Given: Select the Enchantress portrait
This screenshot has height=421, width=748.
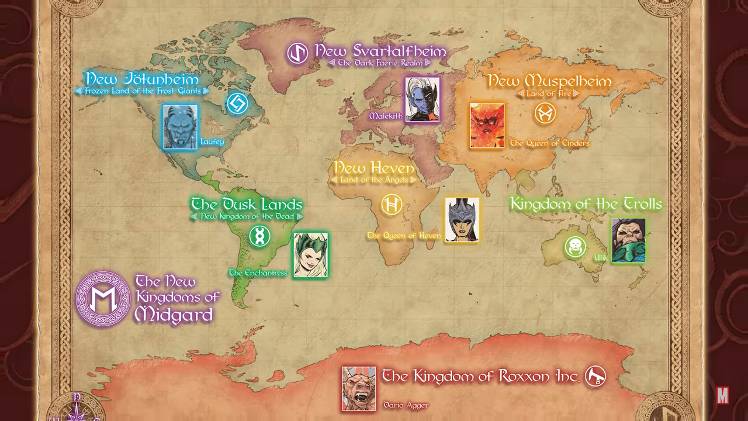Looking at the screenshot, I should pos(309,255).
